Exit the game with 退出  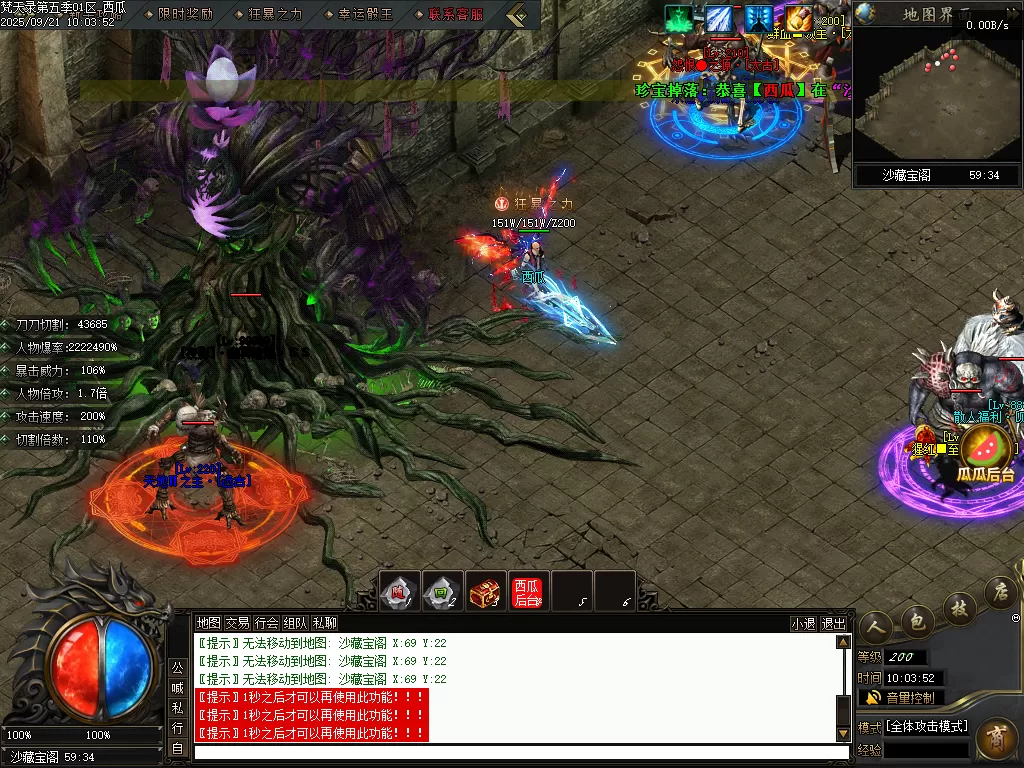coord(833,623)
